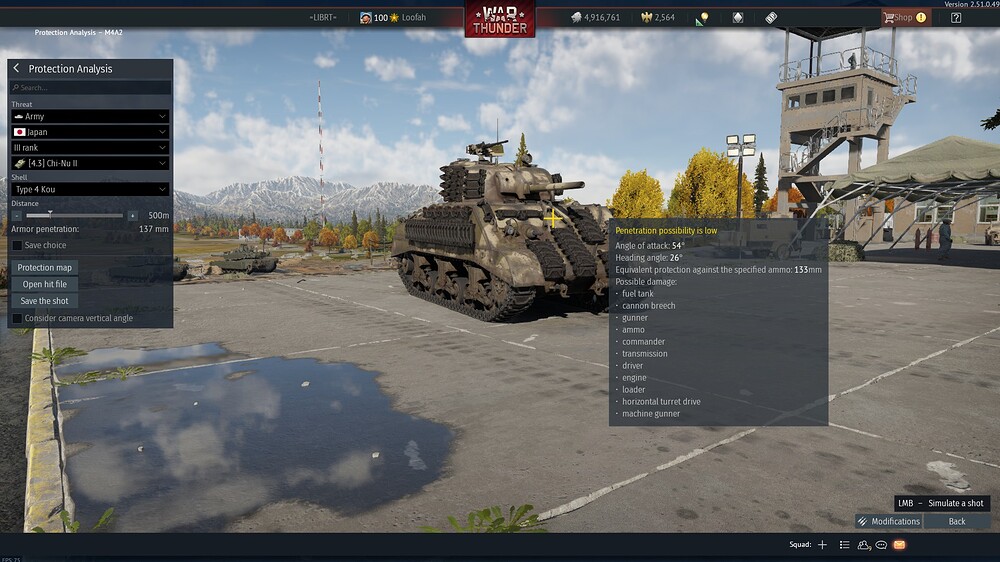Increase distance with the plus button
Image resolution: width=1000 pixels, height=562 pixels.
(x=132, y=215)
